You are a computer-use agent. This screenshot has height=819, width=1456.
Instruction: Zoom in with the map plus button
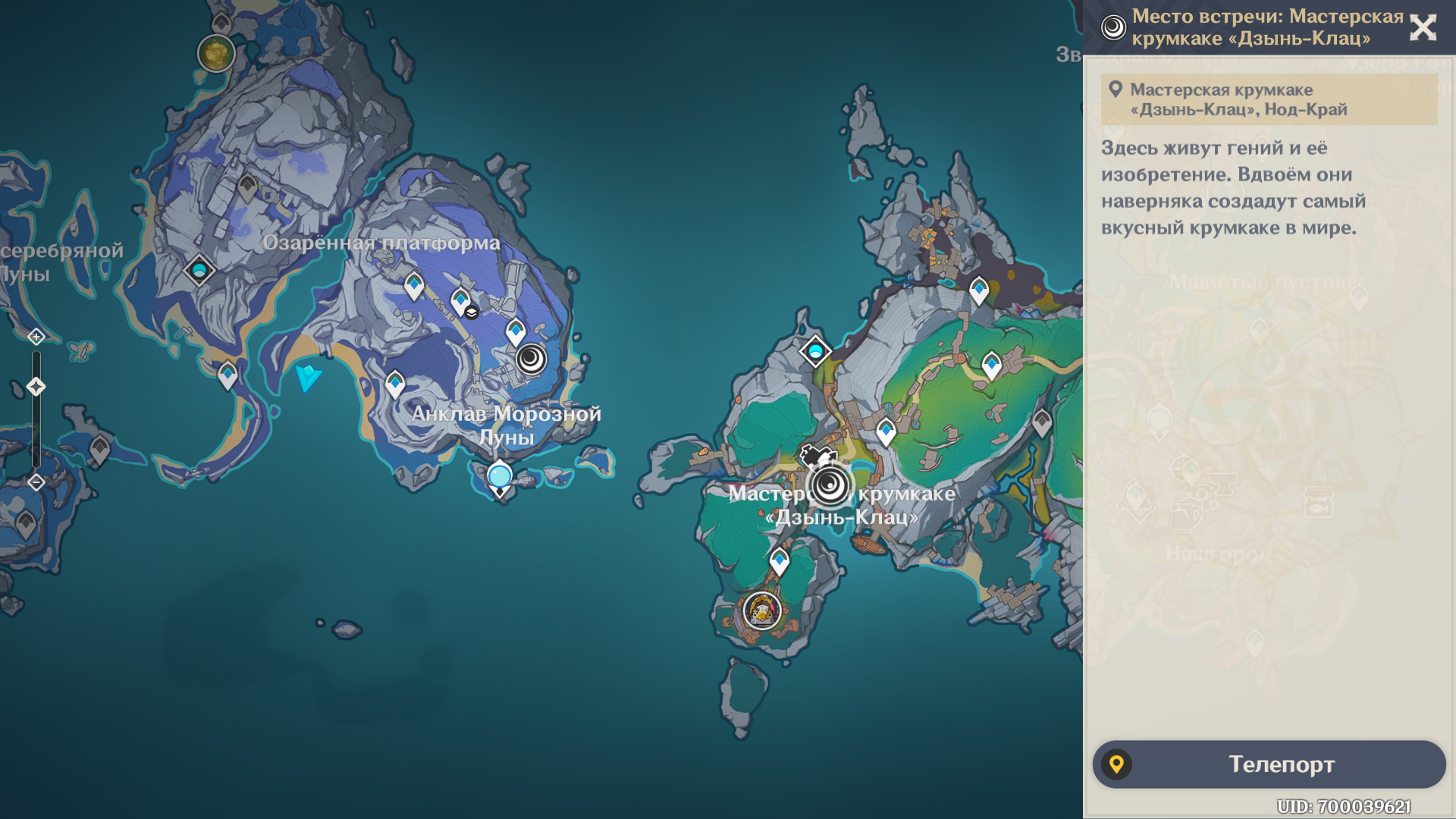pos(36,336)
